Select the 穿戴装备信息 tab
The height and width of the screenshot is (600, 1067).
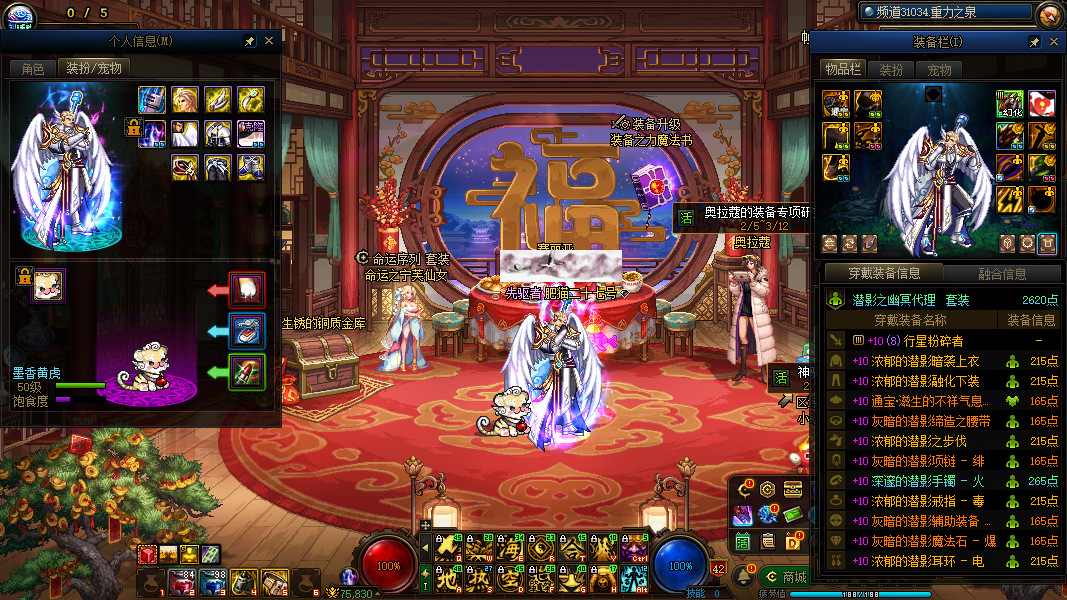click(x=882, y=273)
